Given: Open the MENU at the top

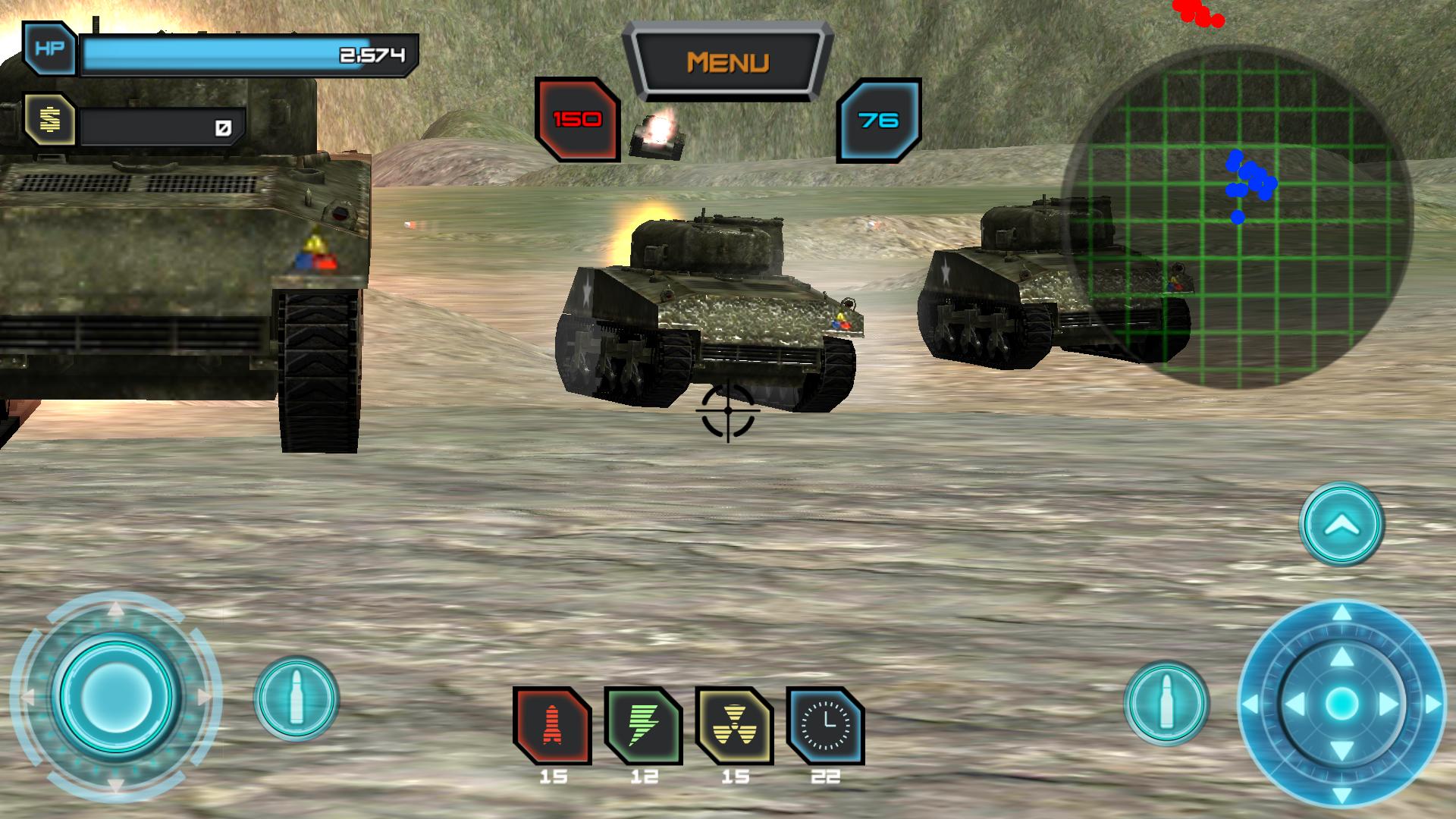Looking at the screenshot, I should 730,61.
